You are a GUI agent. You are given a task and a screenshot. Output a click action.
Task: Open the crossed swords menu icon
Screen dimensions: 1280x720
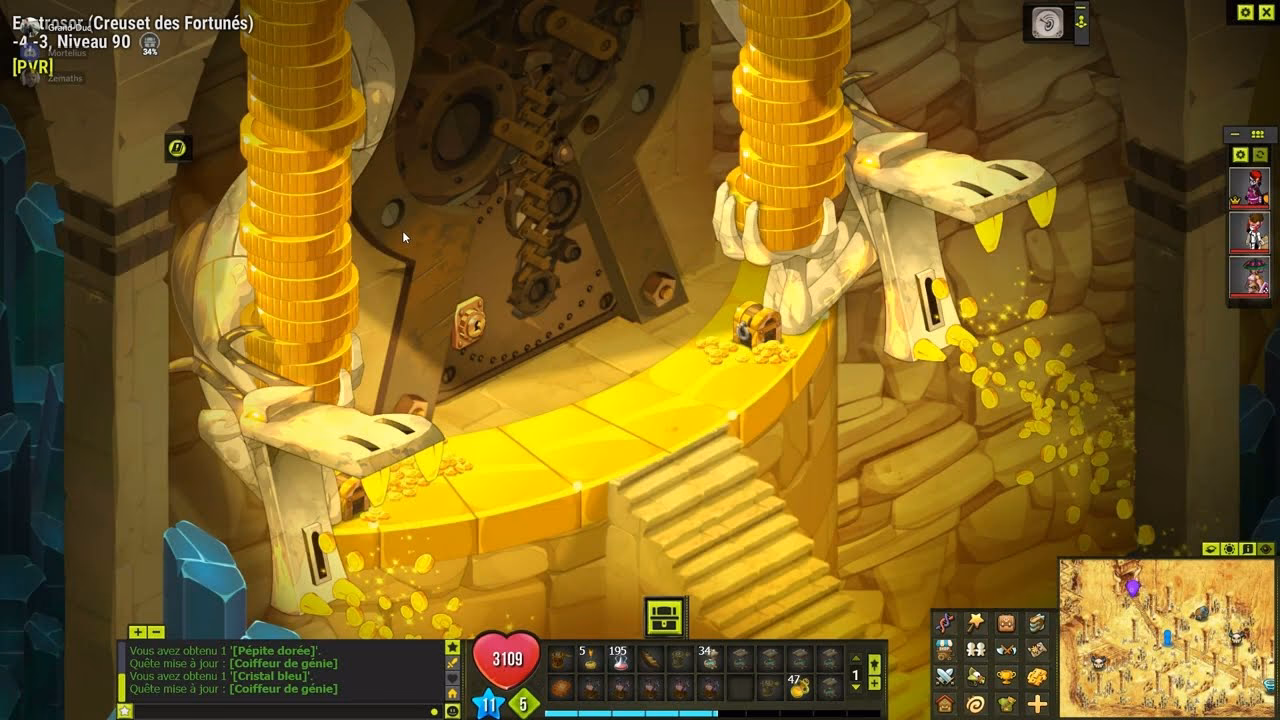coord(945,677)
